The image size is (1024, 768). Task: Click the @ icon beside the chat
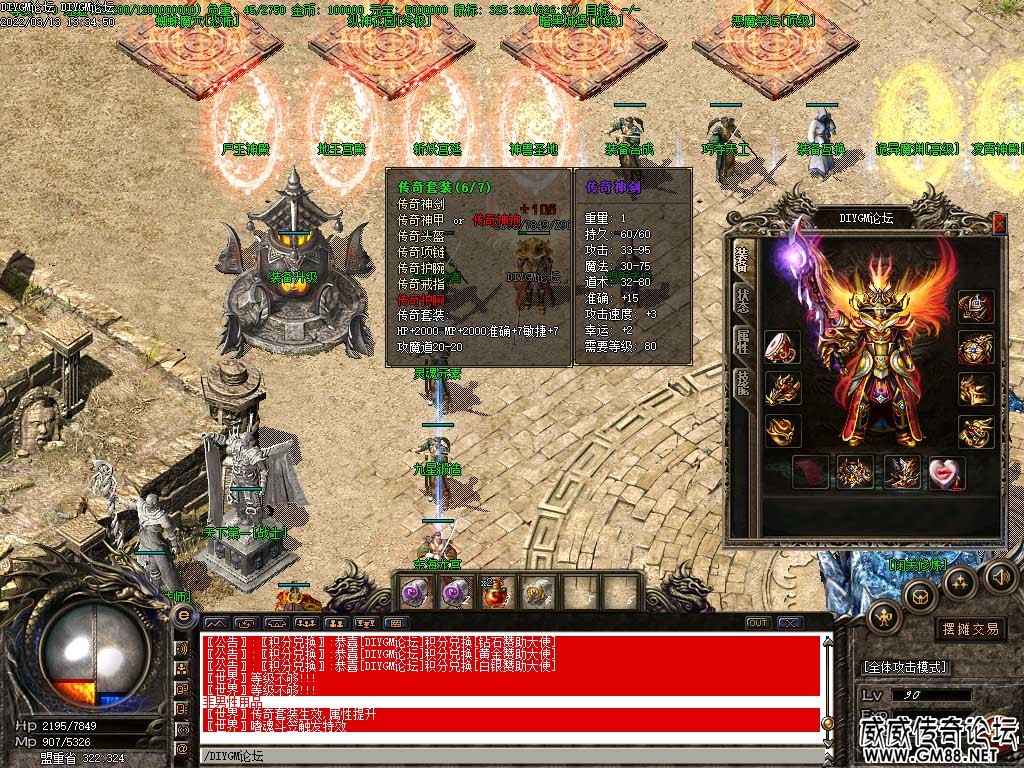click(183, 748)
